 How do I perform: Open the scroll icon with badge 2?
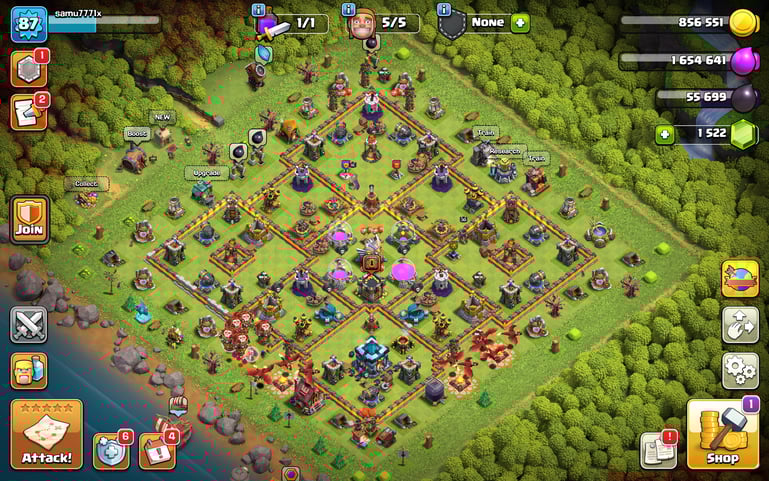click(28, 112)
